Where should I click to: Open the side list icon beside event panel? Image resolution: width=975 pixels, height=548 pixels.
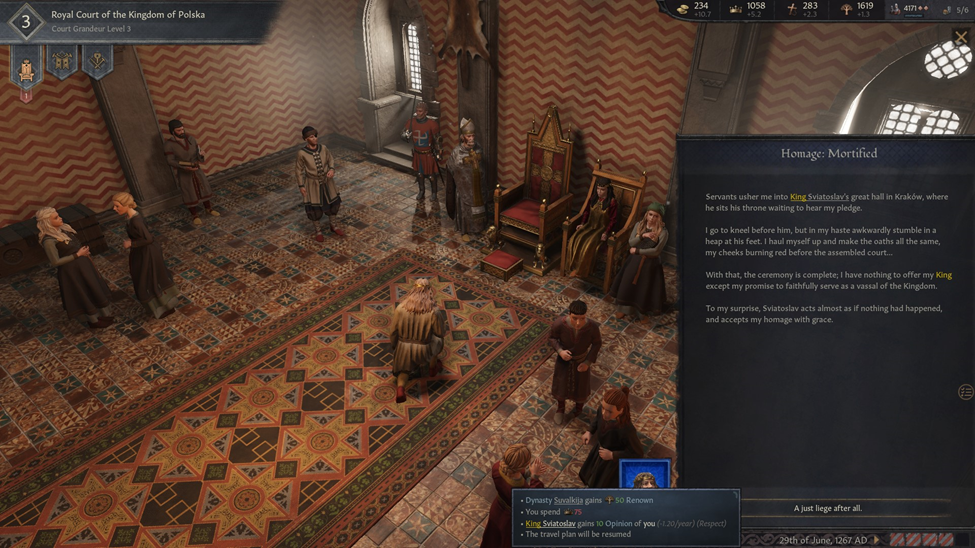(x=965, y=392)
